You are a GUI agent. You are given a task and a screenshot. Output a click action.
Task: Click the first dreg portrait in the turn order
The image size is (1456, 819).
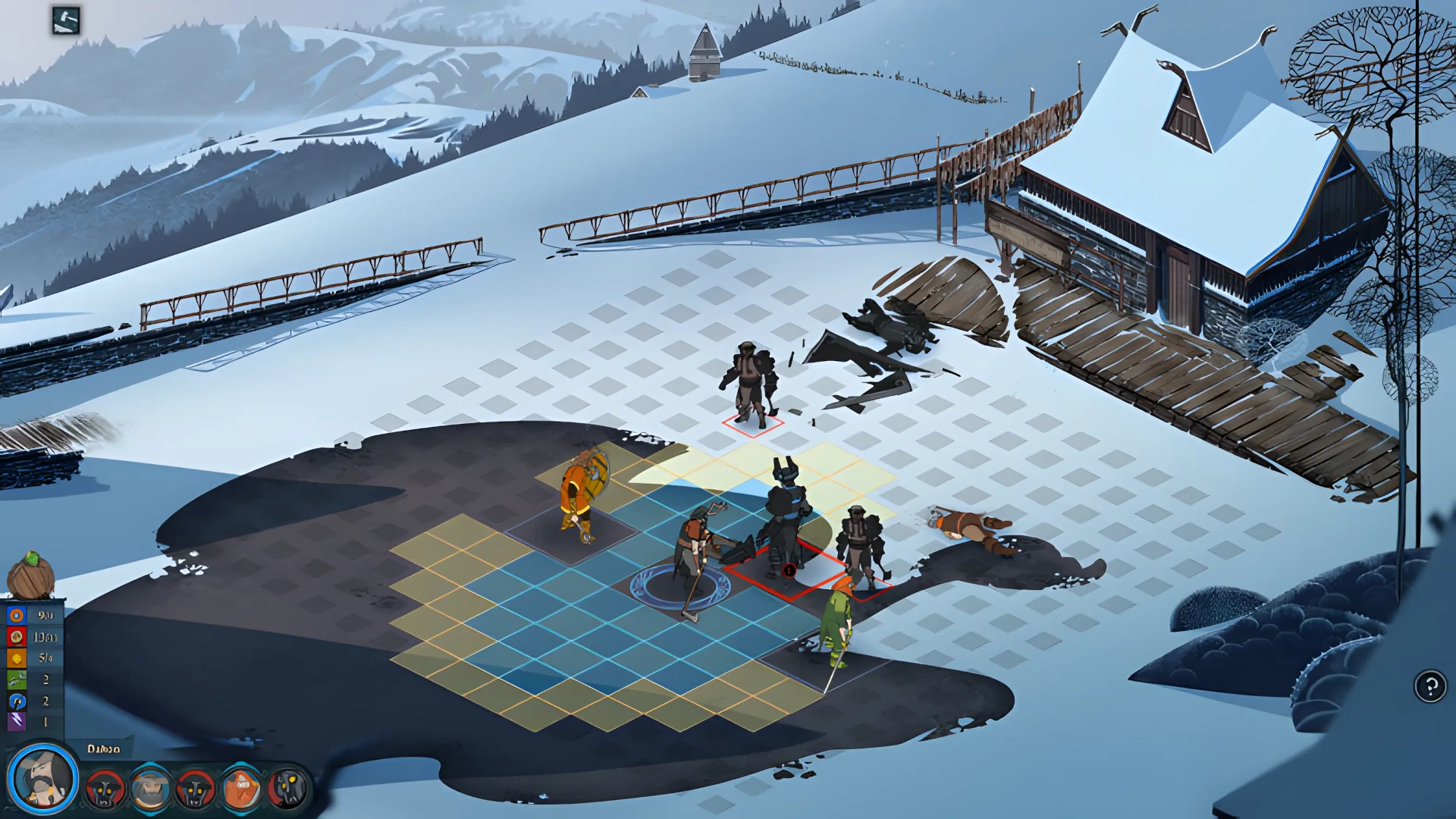[x=104, y=789]
